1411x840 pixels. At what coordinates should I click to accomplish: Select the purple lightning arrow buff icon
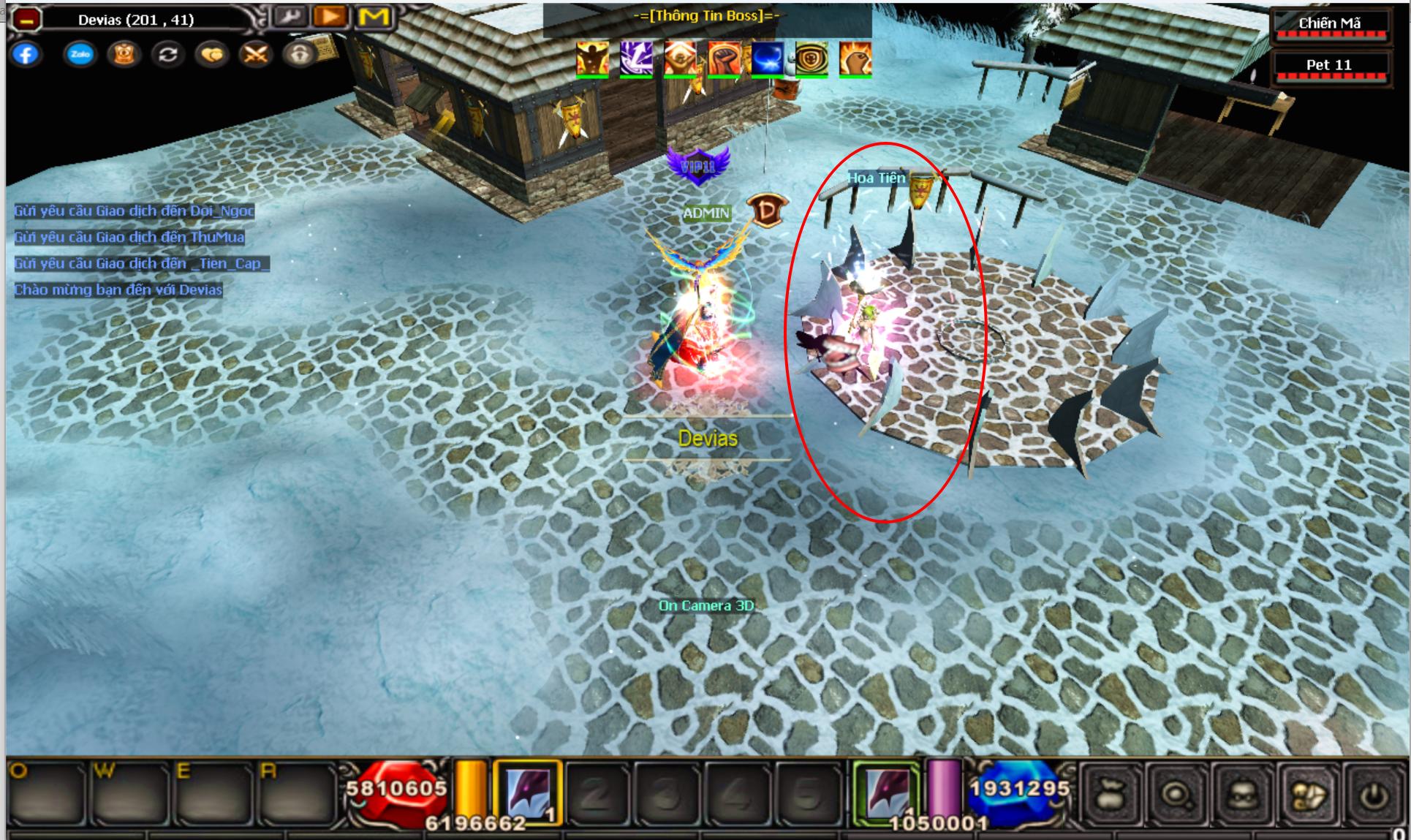click(636, 58)
